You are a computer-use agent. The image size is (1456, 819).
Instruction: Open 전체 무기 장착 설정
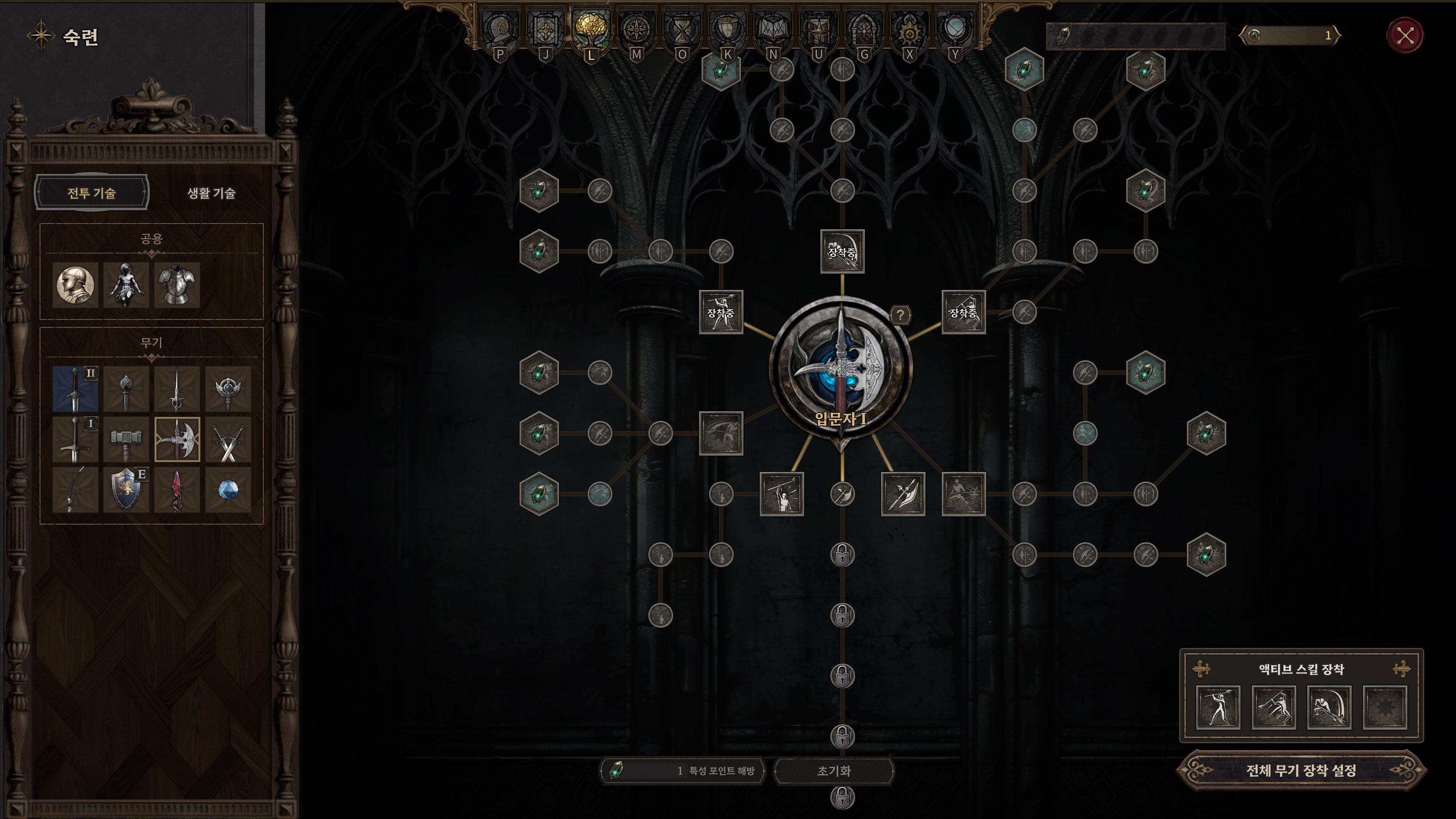[x=1301, y=770]
